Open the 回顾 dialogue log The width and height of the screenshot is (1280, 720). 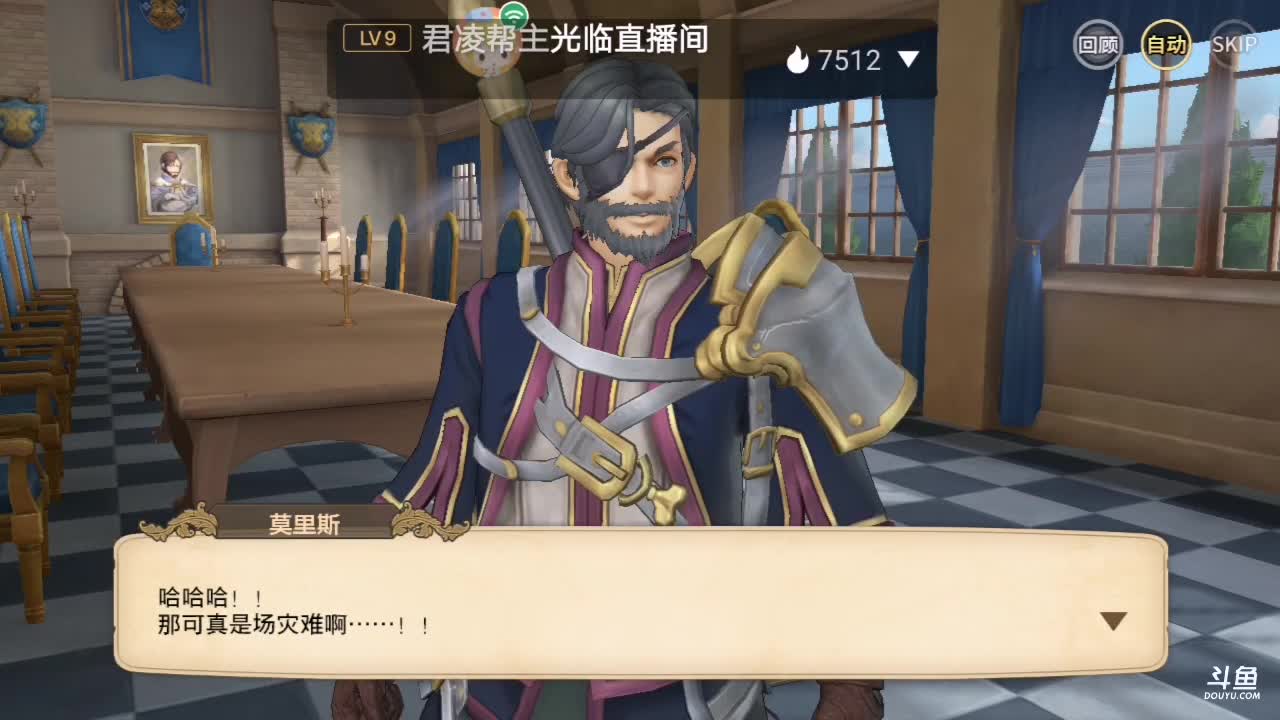click(x=1097, y=45)
